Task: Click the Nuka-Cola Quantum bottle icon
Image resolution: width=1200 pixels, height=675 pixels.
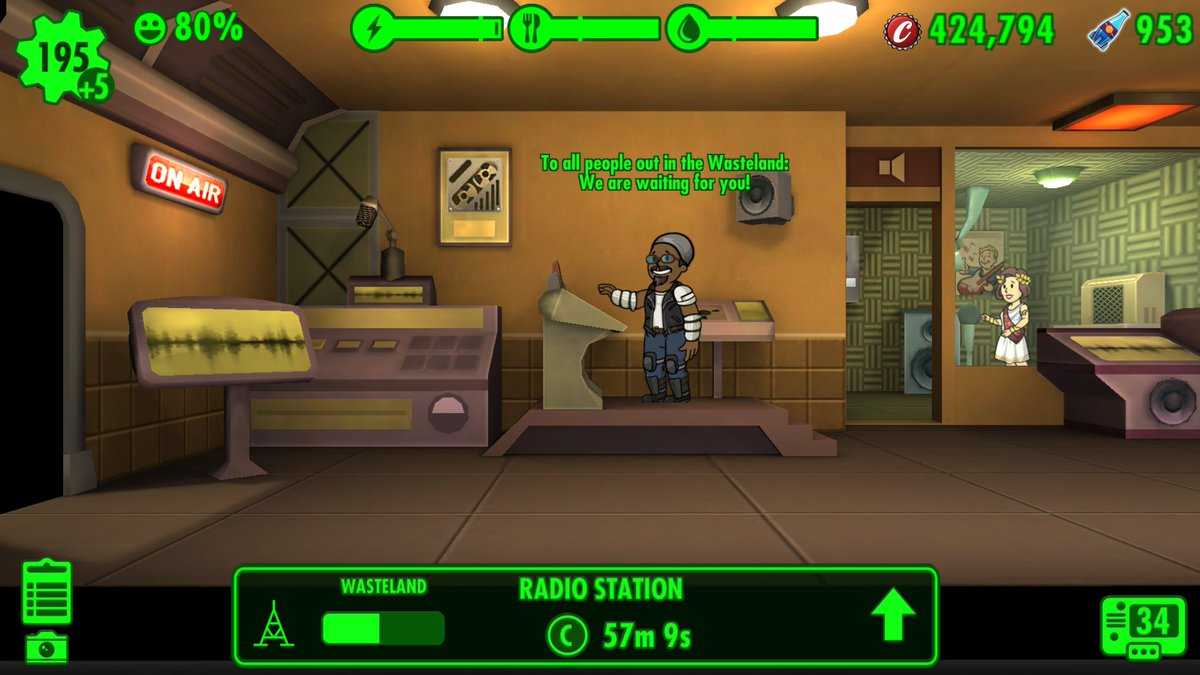Action: (1108, 30)
